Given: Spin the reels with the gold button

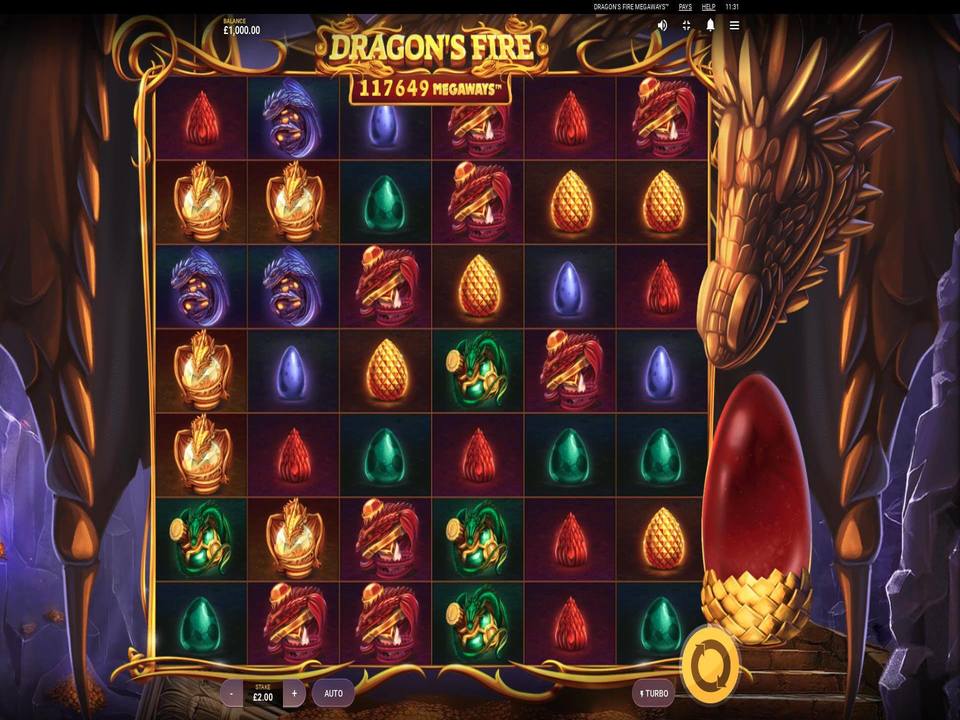Looking at the screenshot, I should 710,662.
